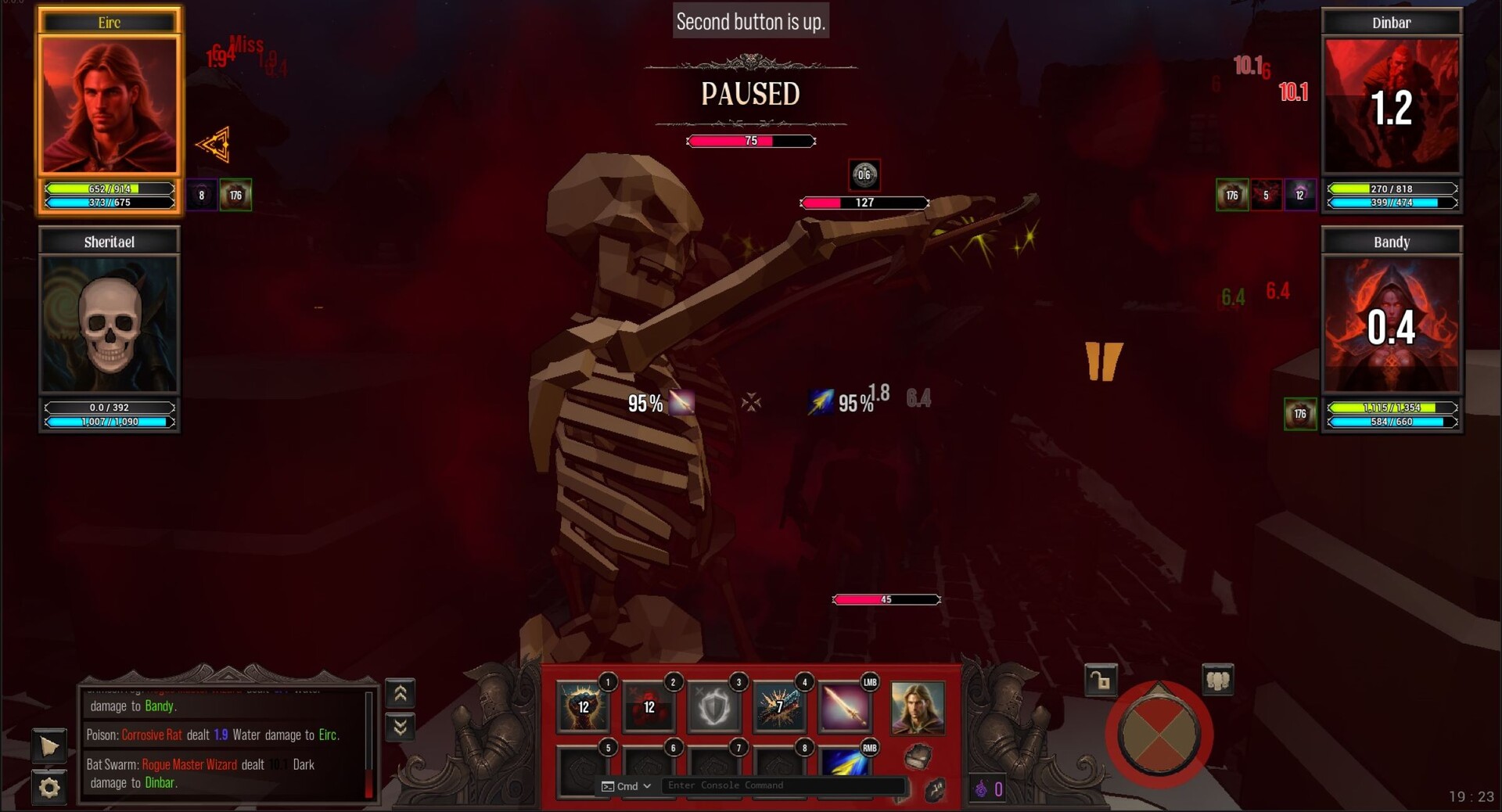Click the Enter Console Command input field
Image resolution: width=1502 pixels, height=812 pixels.
(782, 787)
